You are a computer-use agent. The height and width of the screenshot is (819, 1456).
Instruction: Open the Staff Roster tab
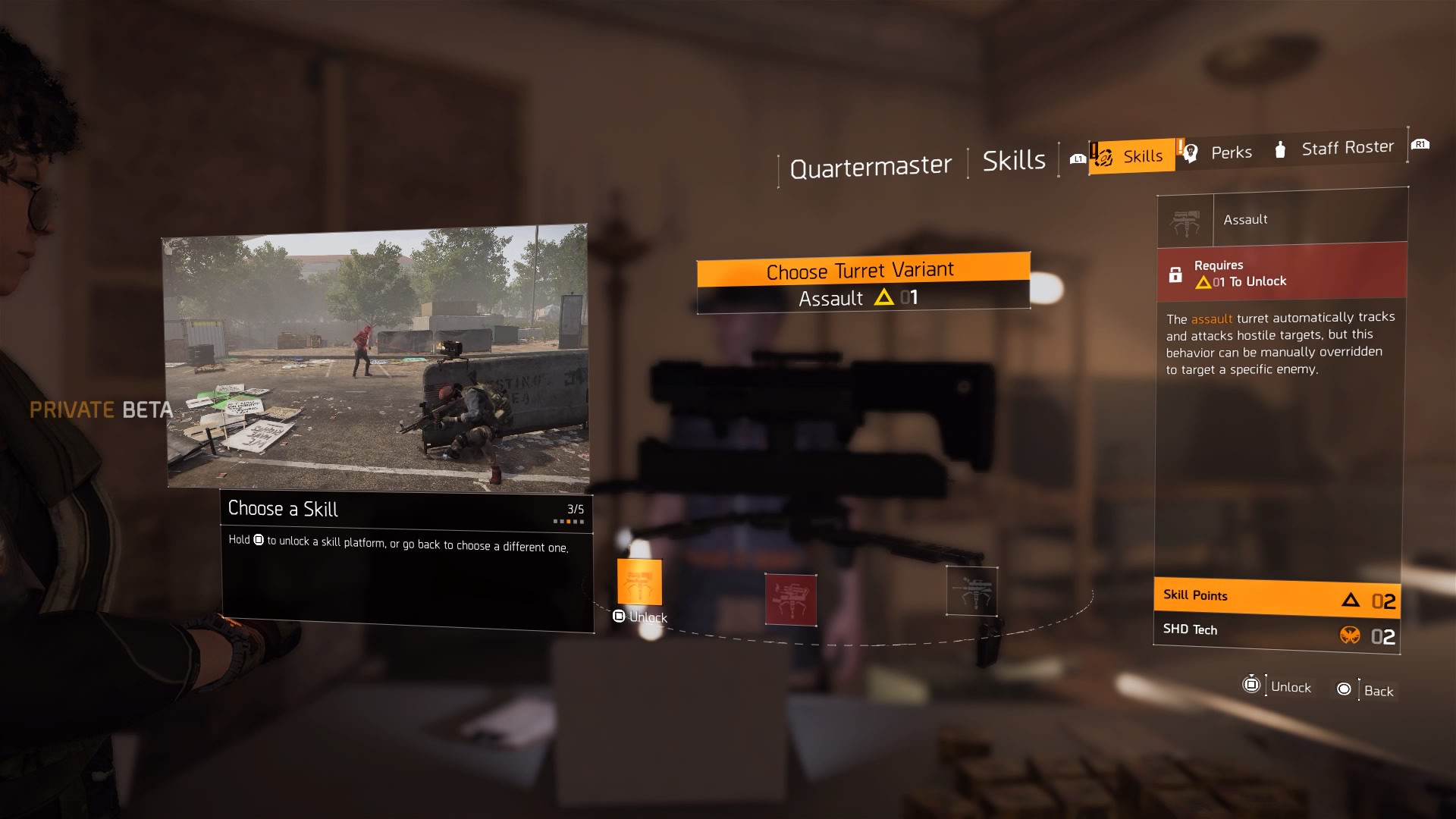click(1348, 147)
